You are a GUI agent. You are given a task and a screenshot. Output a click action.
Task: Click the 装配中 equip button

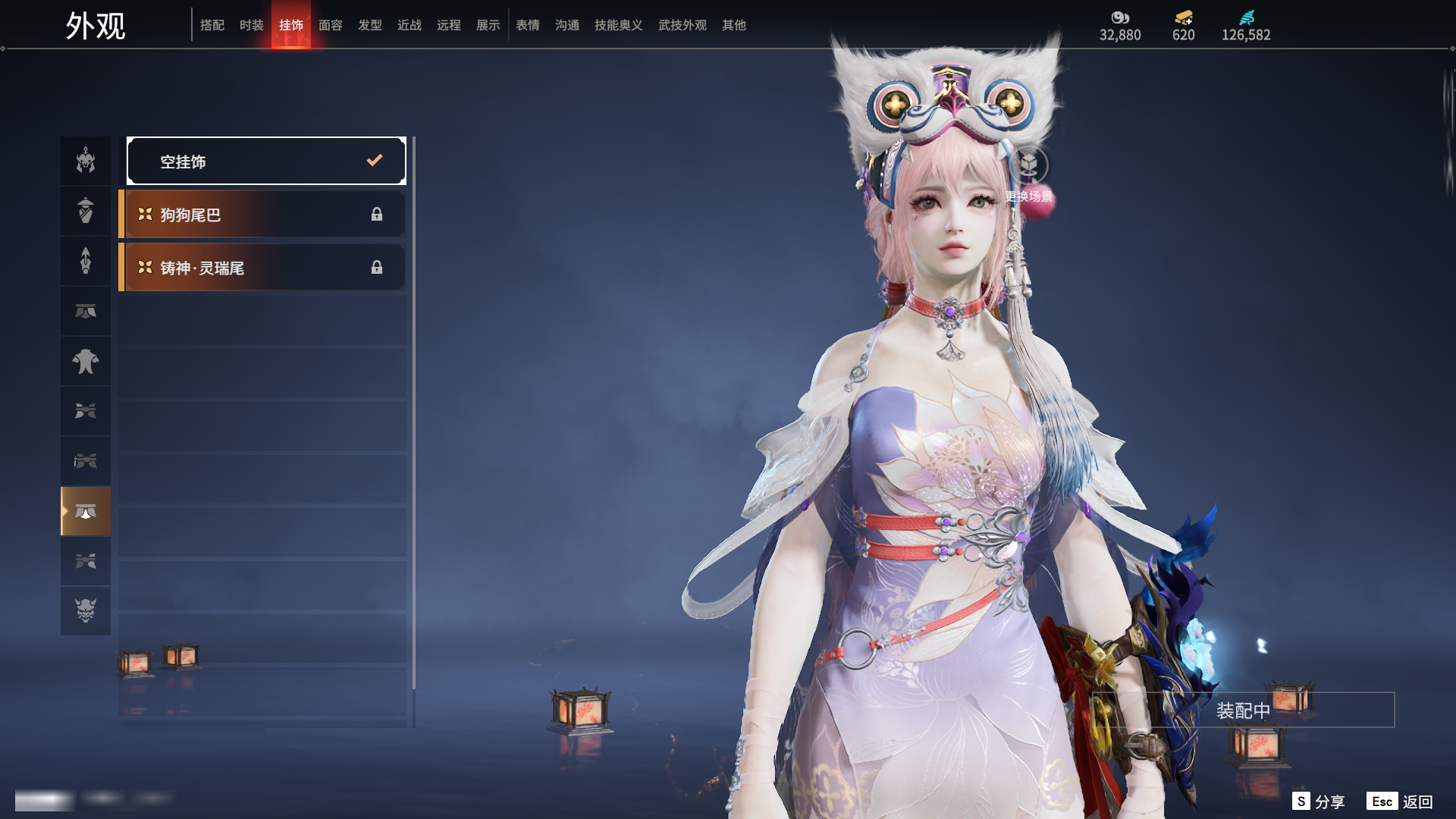click(x=1243, y=711)
